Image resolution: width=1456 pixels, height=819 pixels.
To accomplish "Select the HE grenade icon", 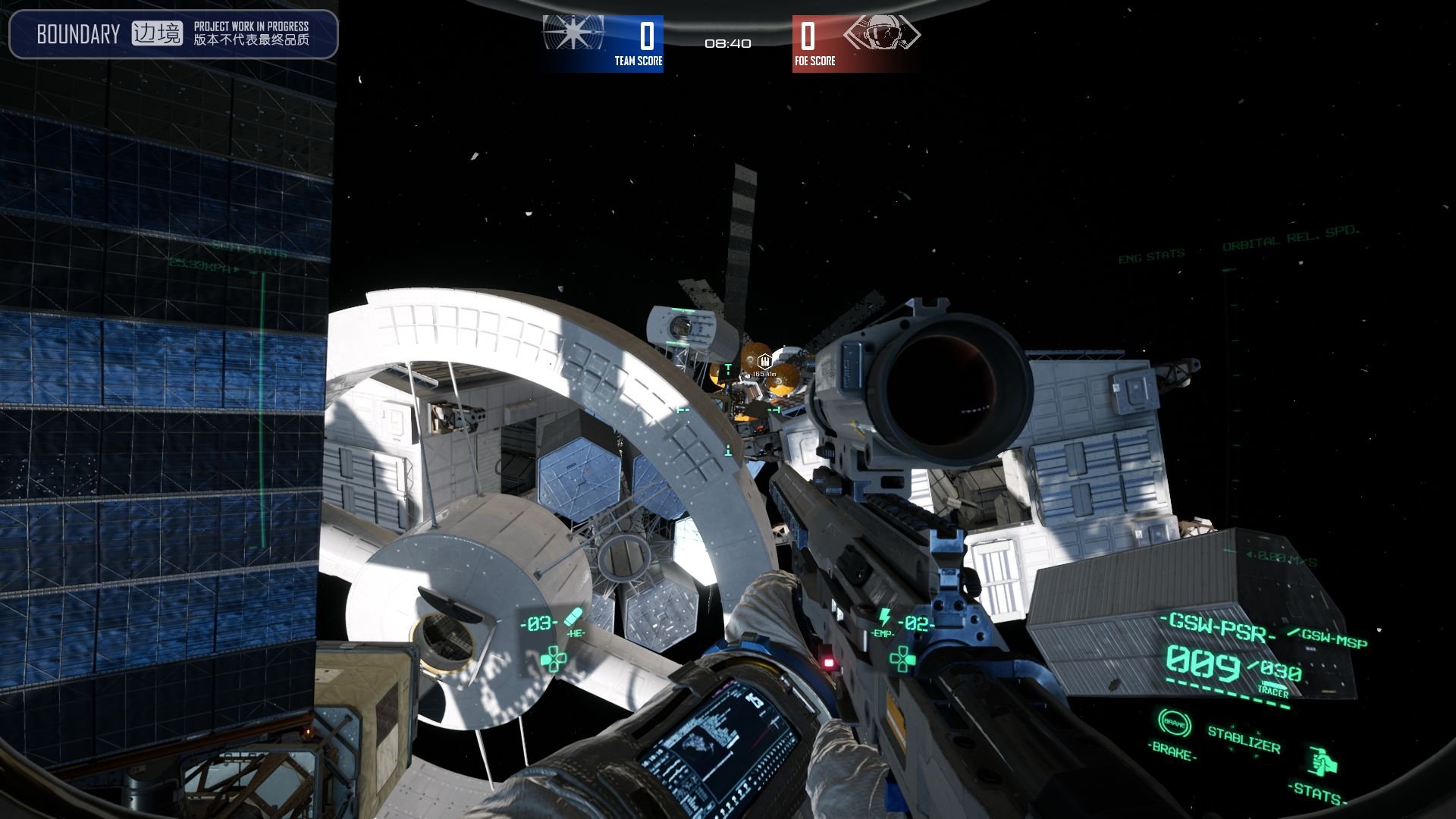I will 574,617.
